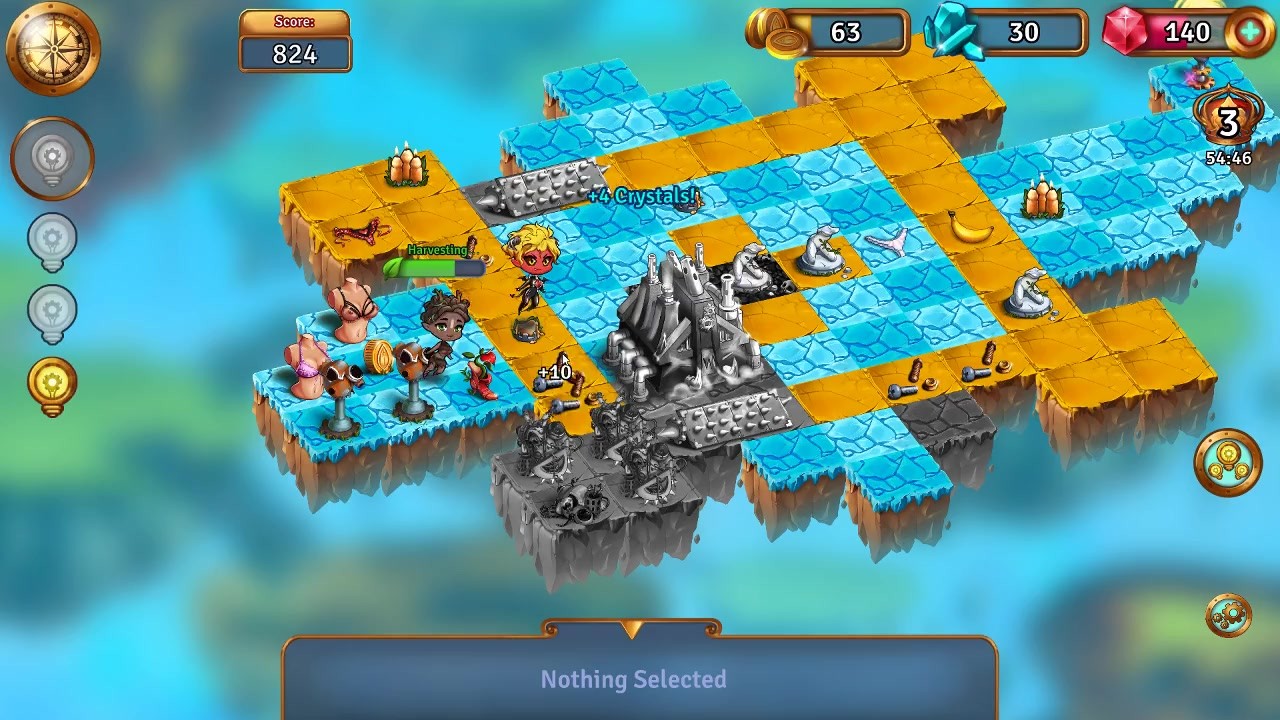
Task: Open the compass map button
Action: 53,47
